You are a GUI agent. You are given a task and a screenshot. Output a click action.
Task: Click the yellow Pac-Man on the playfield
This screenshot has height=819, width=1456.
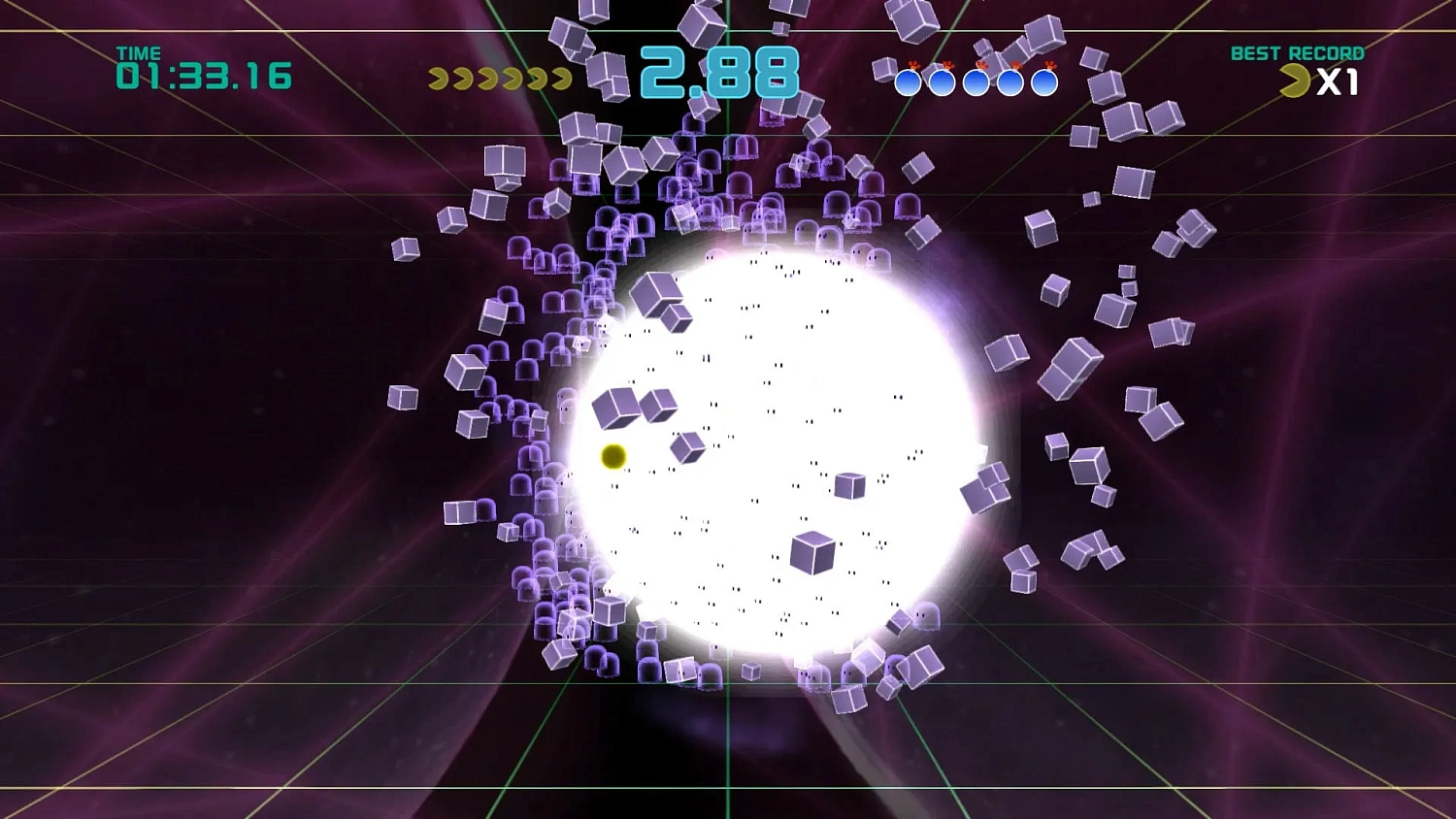pos(613,456)
